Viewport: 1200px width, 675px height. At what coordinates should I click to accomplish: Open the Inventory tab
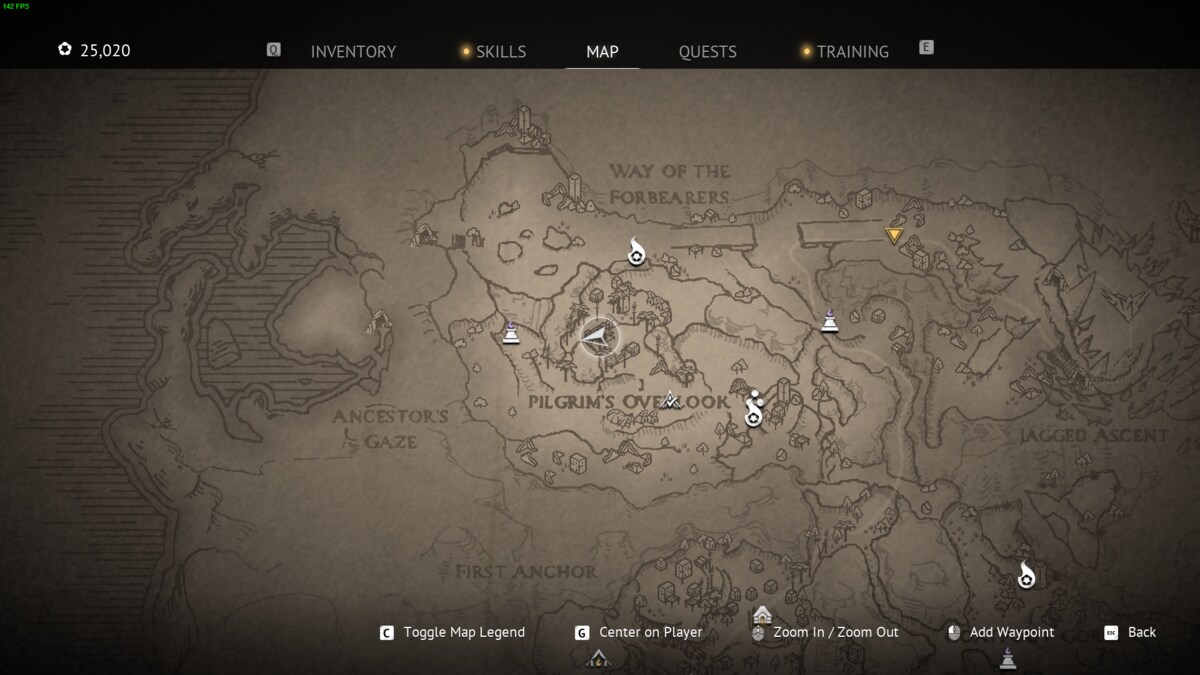pyautogui.click(x=353, y=52)
